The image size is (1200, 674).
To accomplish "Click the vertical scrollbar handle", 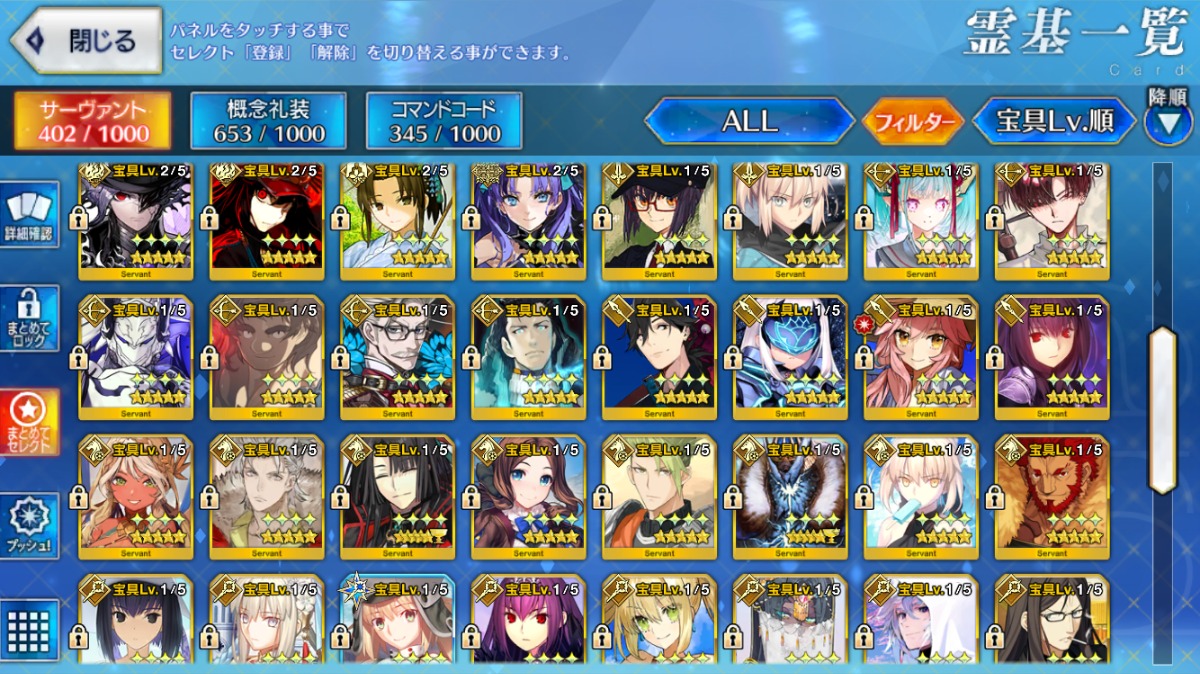I will 1162,410.
